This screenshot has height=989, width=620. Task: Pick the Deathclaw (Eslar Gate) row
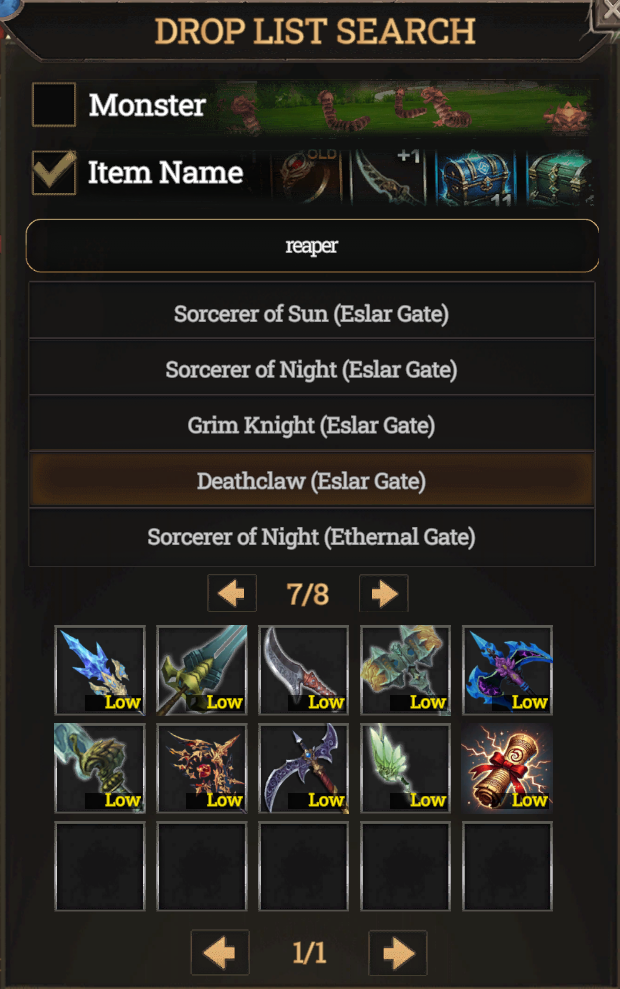pyautogui.click(x=312, y=481)
